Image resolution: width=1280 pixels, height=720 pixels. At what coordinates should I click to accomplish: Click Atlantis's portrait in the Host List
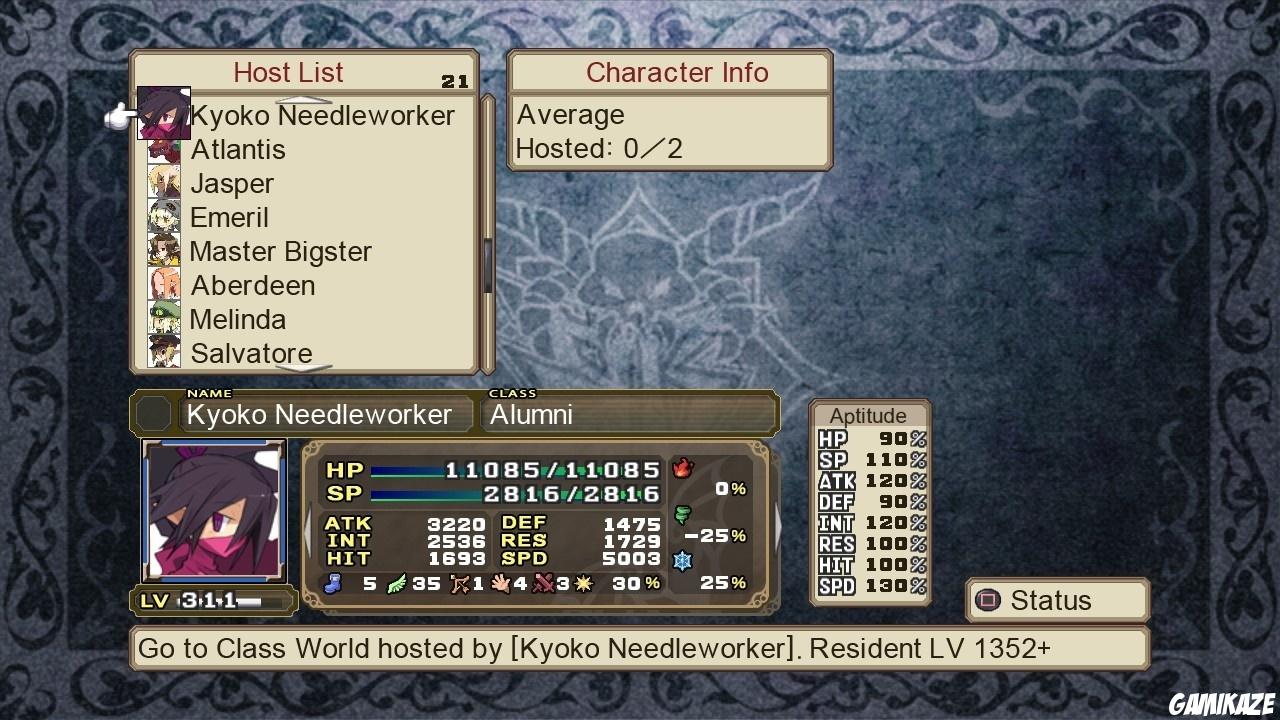[163, 149]
